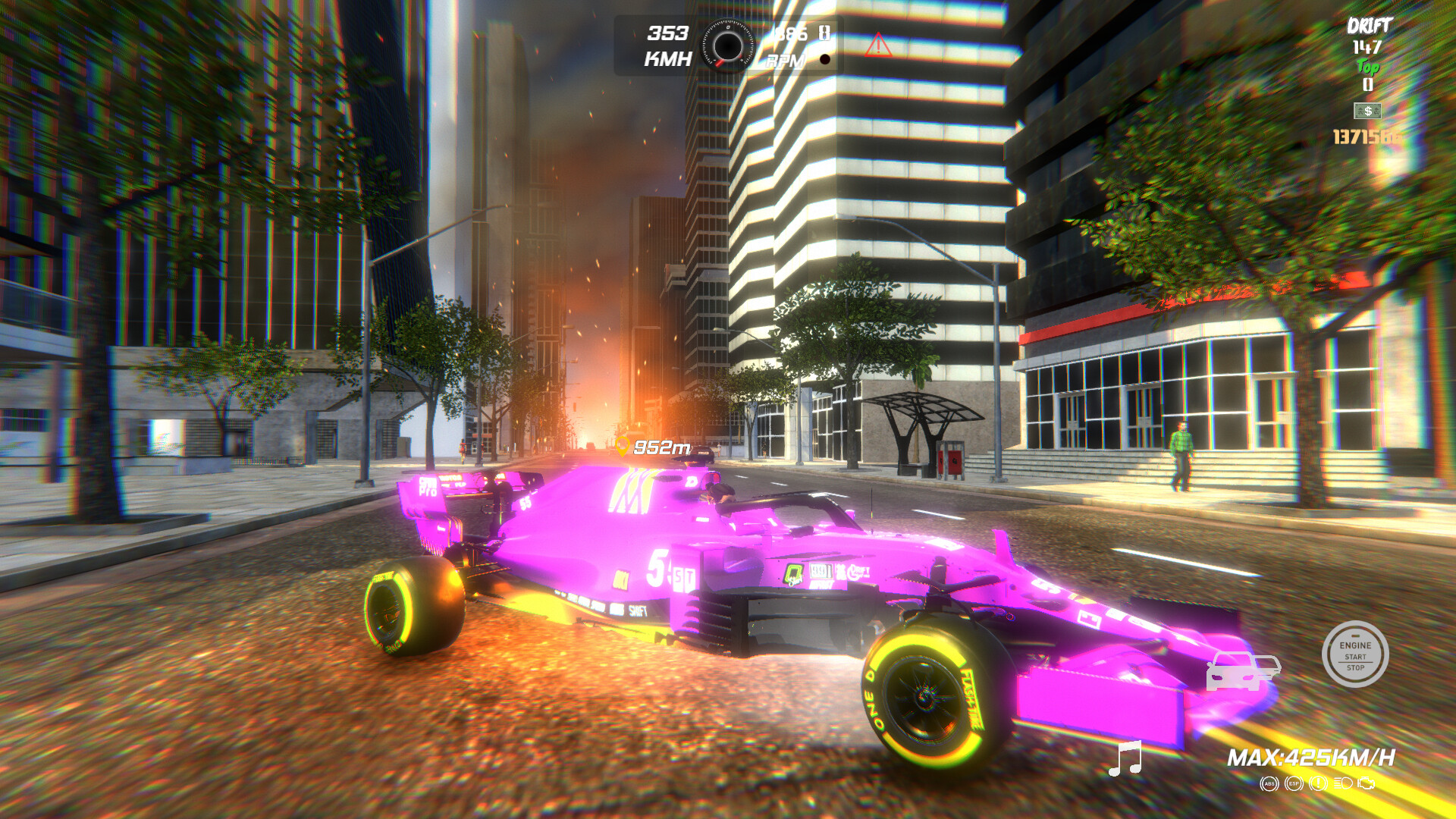Click the yellow 952m waypoint marker
Viewport: 1456px width, 819px height.
pyautogui.click(x=652, y=447)
